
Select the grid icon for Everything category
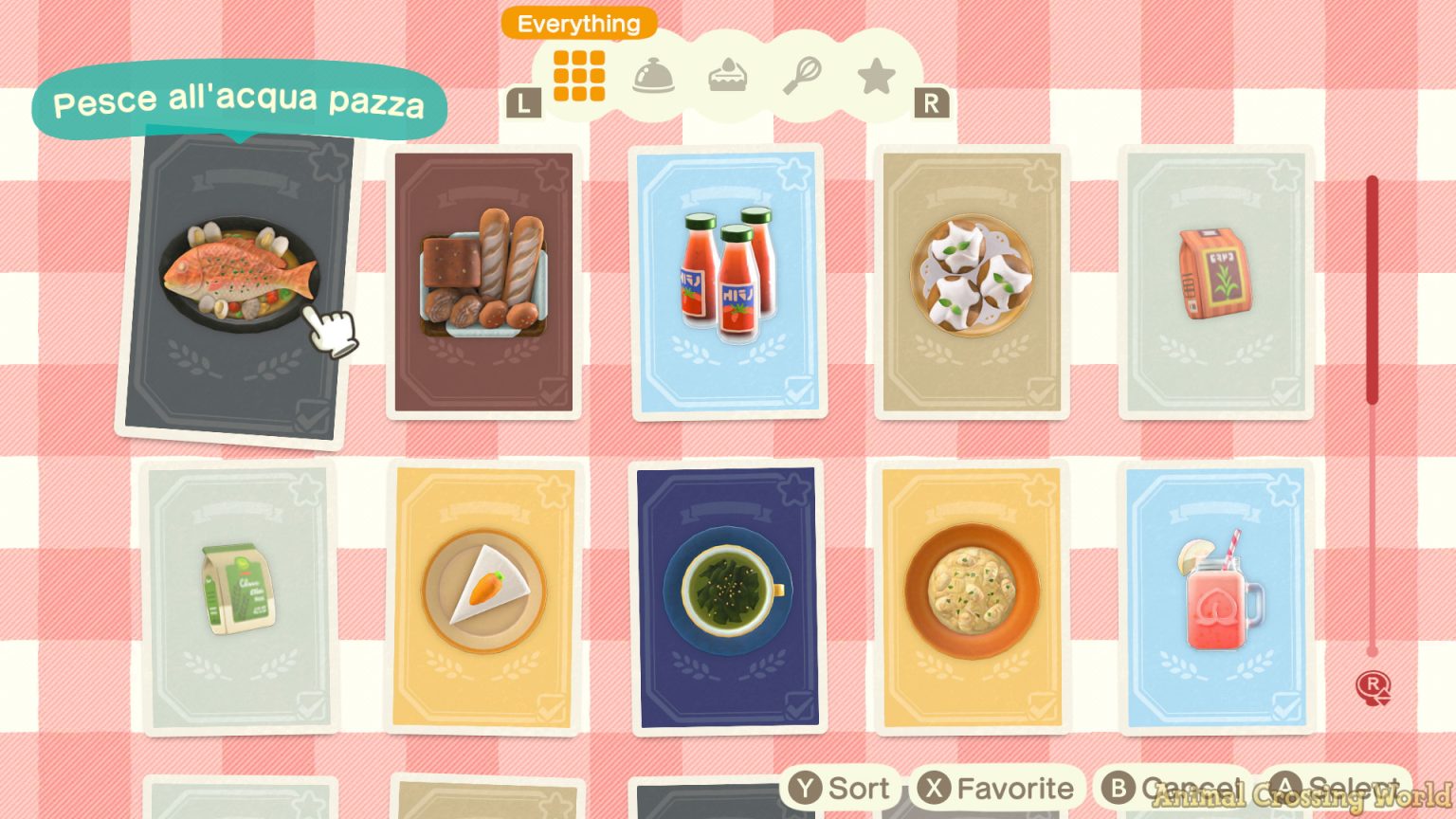click(579, 76)
